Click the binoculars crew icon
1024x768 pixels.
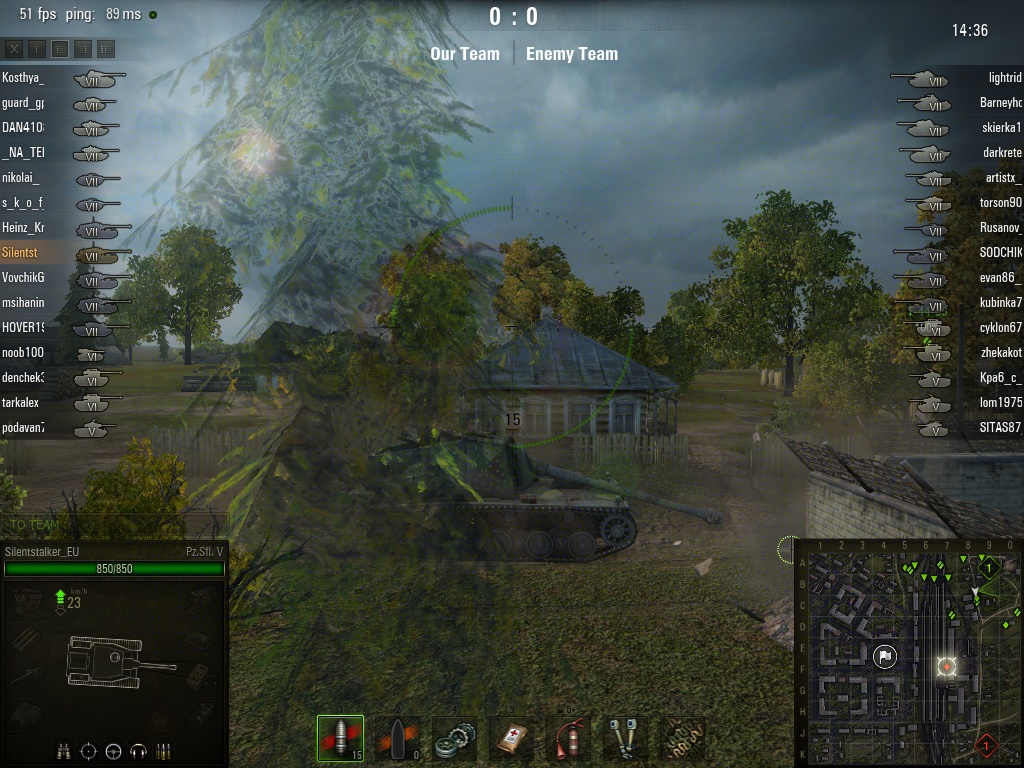click(63, 751)
